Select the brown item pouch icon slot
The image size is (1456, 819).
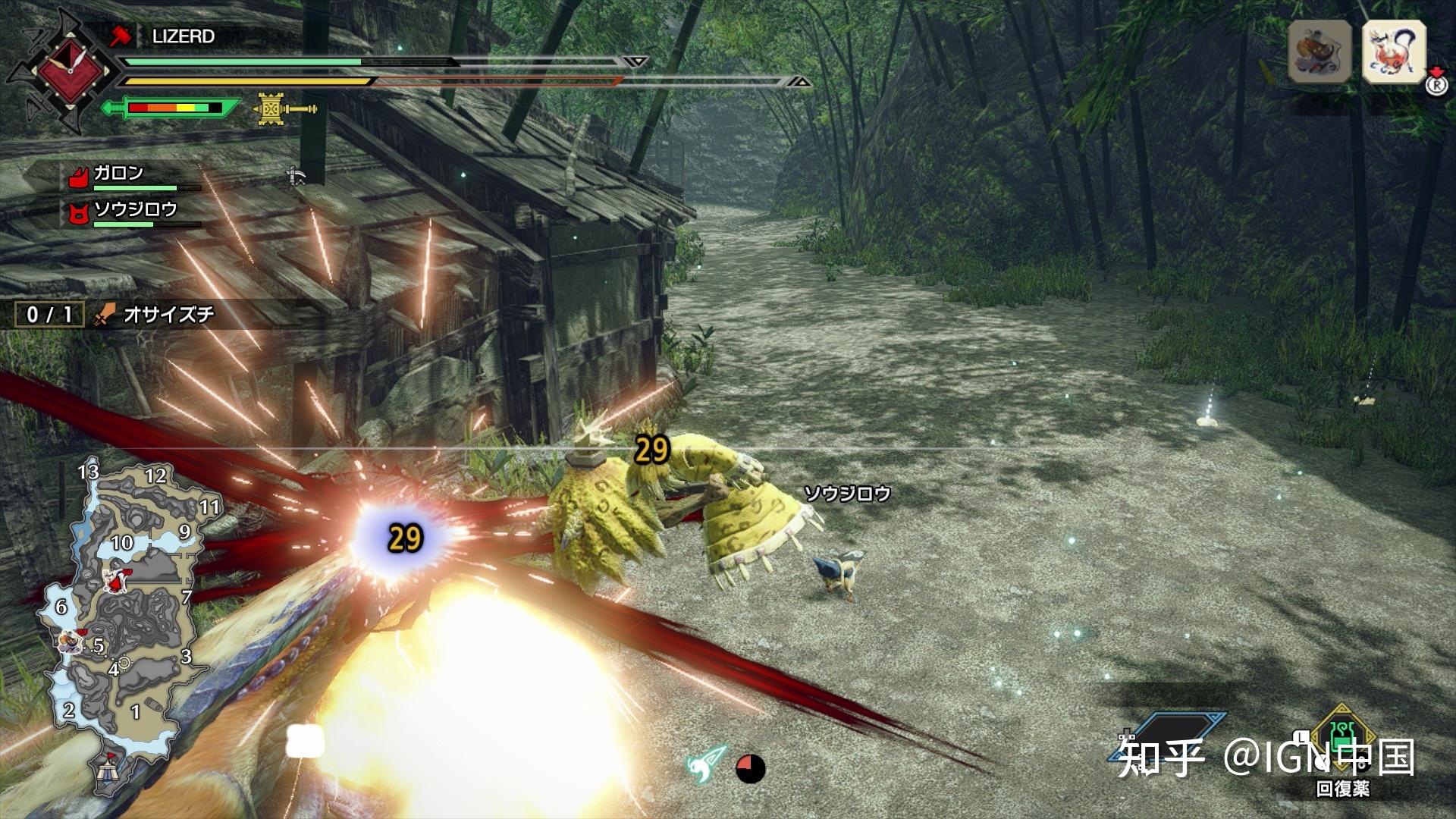point(1319,52)
